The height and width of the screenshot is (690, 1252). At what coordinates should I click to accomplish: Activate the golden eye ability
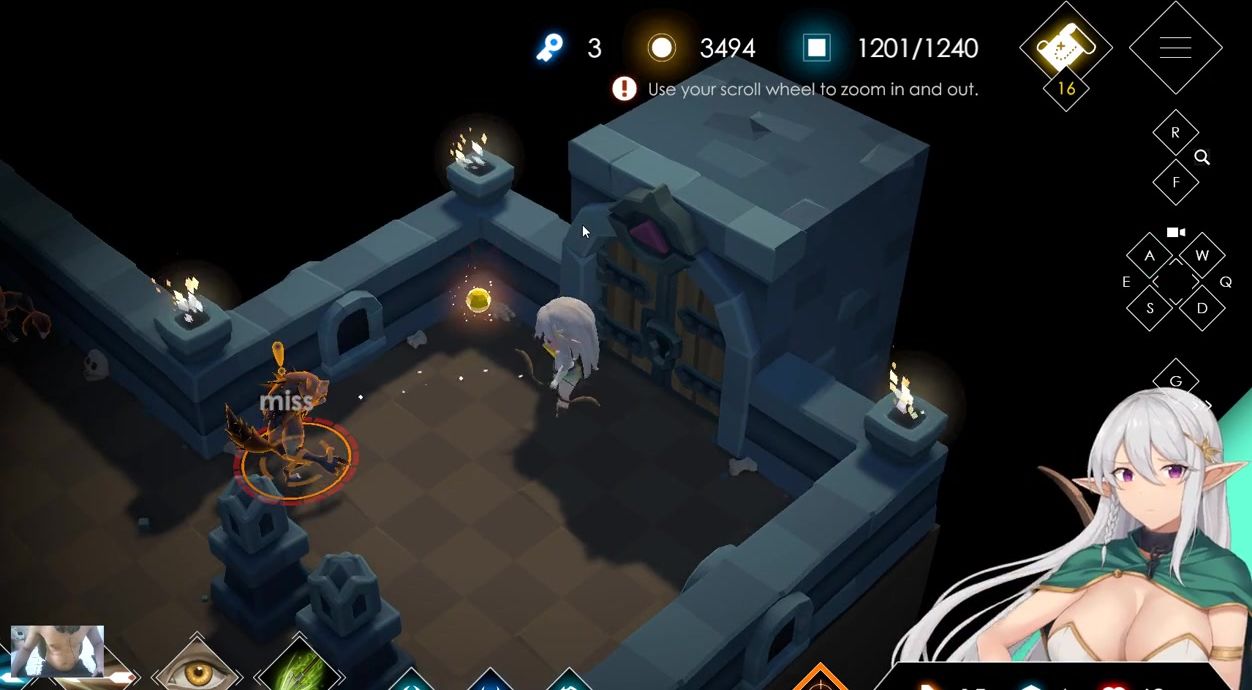(x=196, y=670)
